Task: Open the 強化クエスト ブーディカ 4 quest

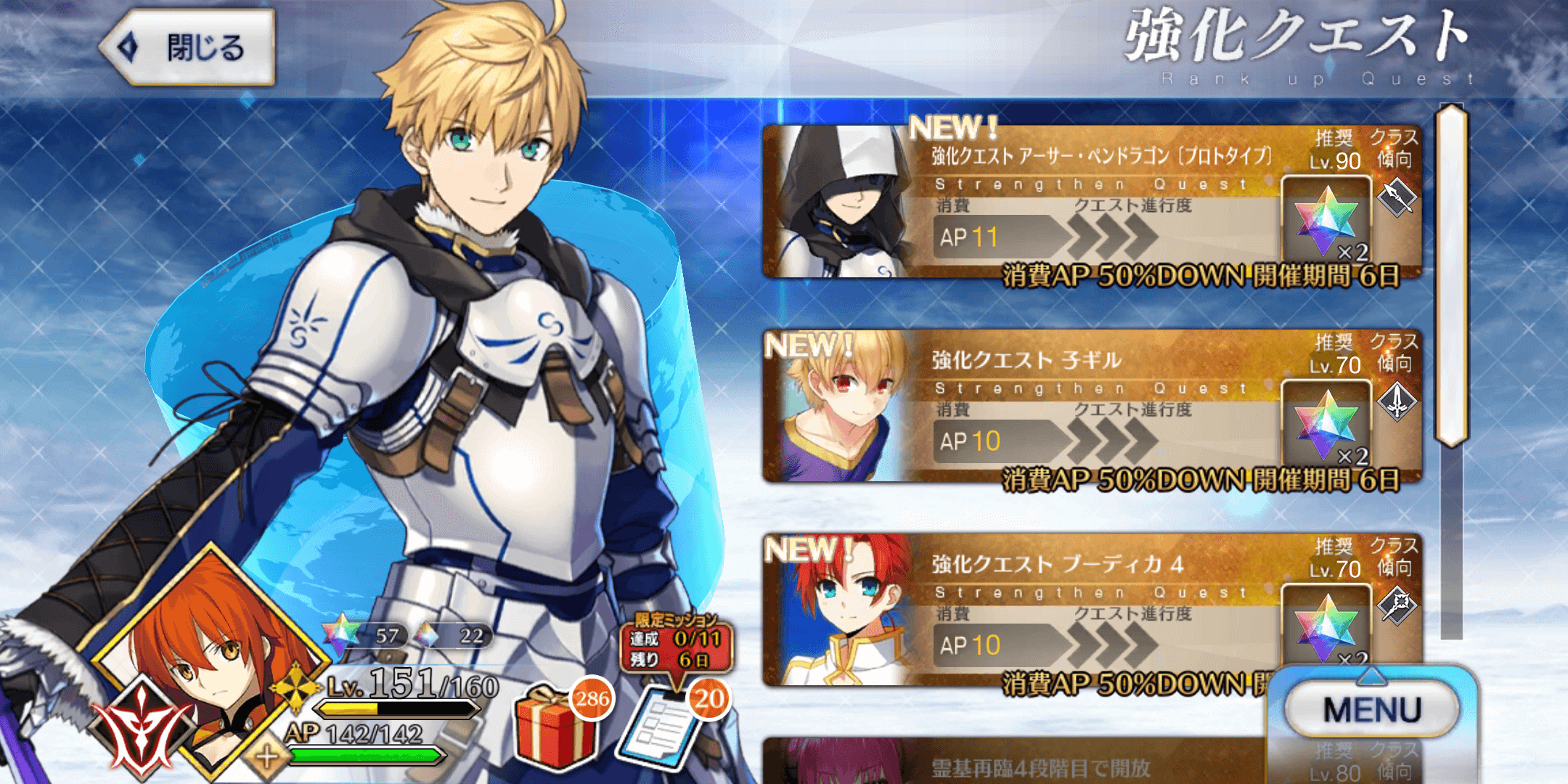Action: point(1053,613)
